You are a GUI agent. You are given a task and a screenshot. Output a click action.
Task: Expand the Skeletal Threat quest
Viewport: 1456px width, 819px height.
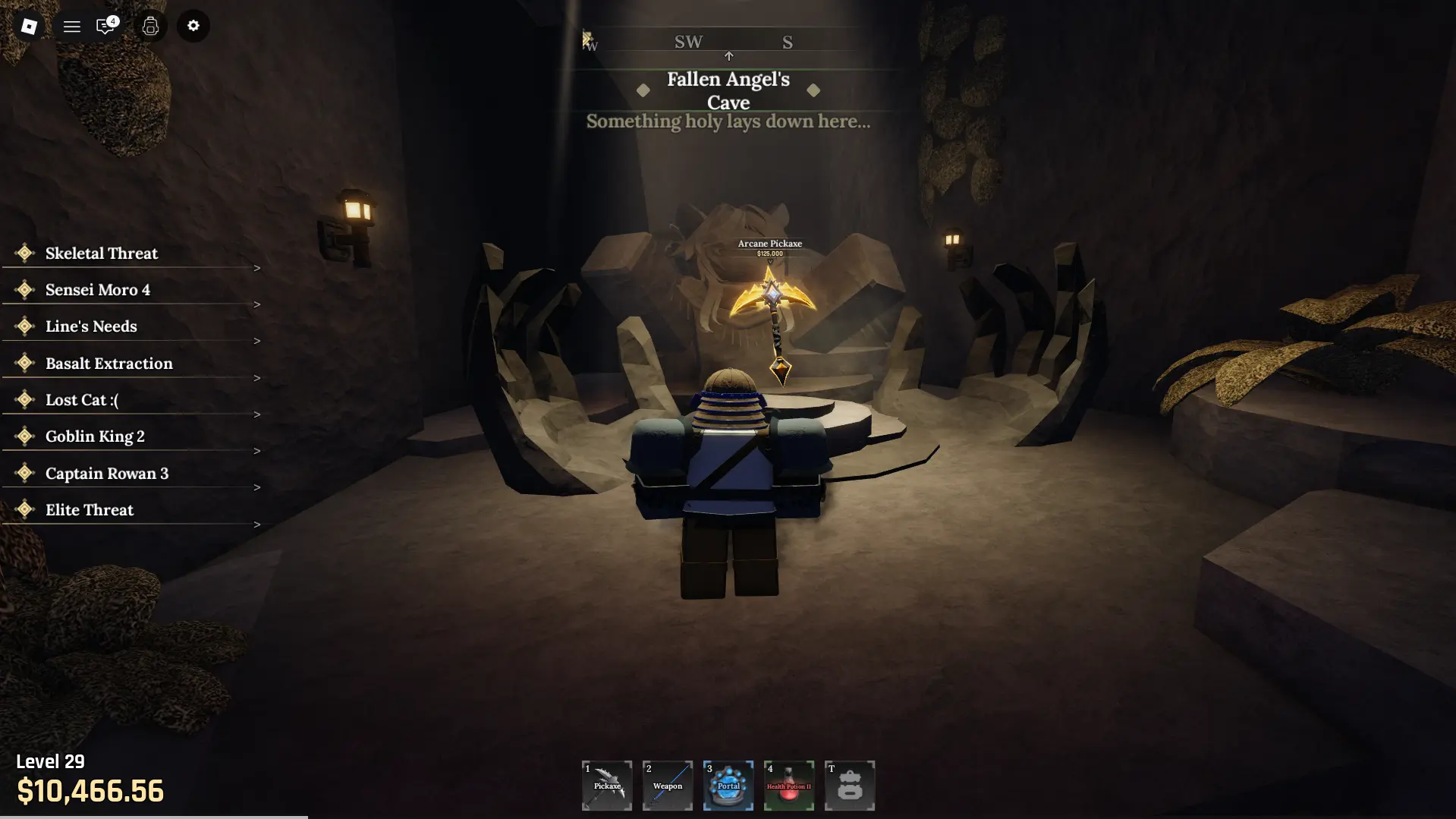(x=101, y=253)
